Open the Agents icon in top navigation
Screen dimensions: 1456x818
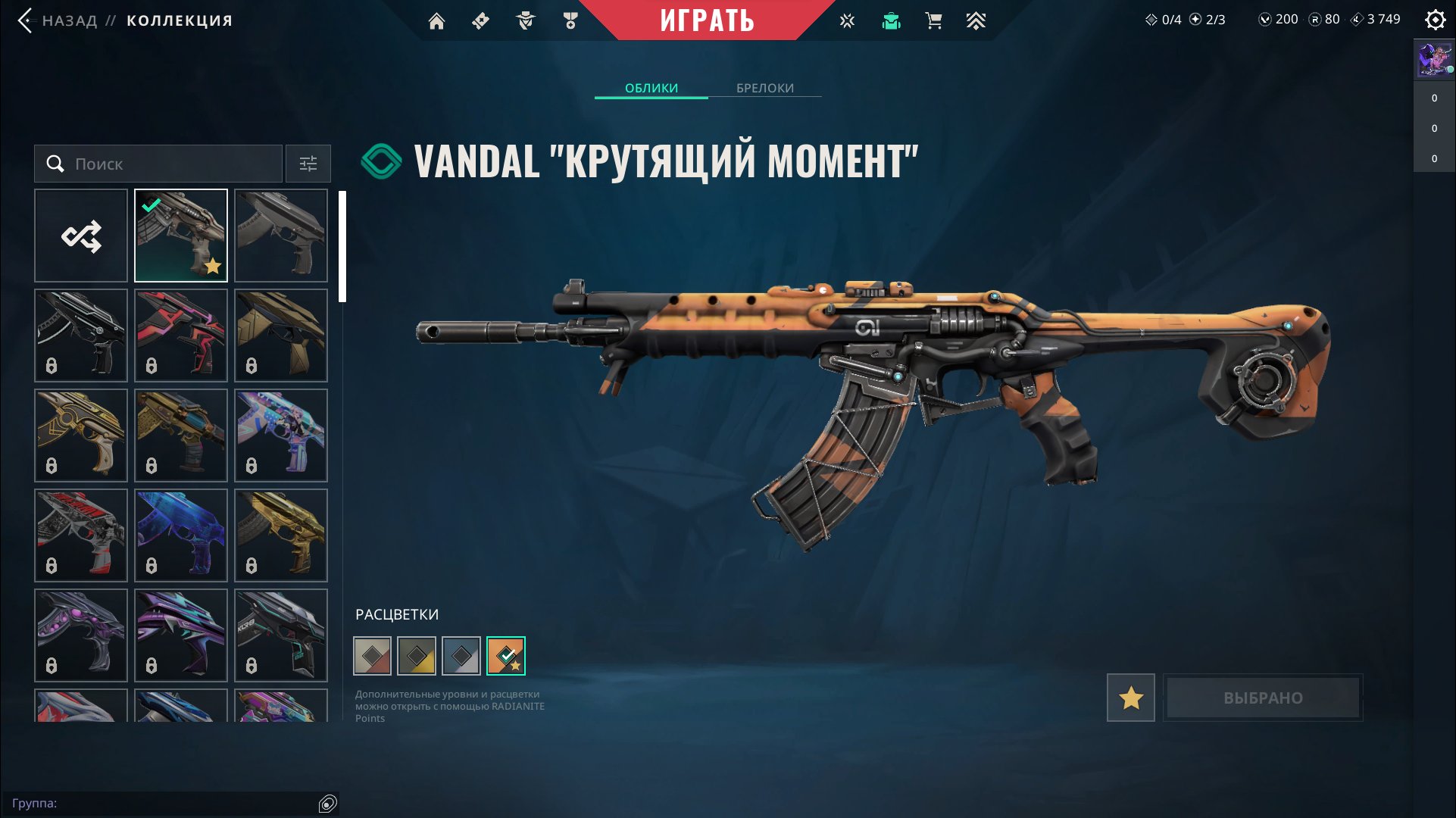point(526,20)
